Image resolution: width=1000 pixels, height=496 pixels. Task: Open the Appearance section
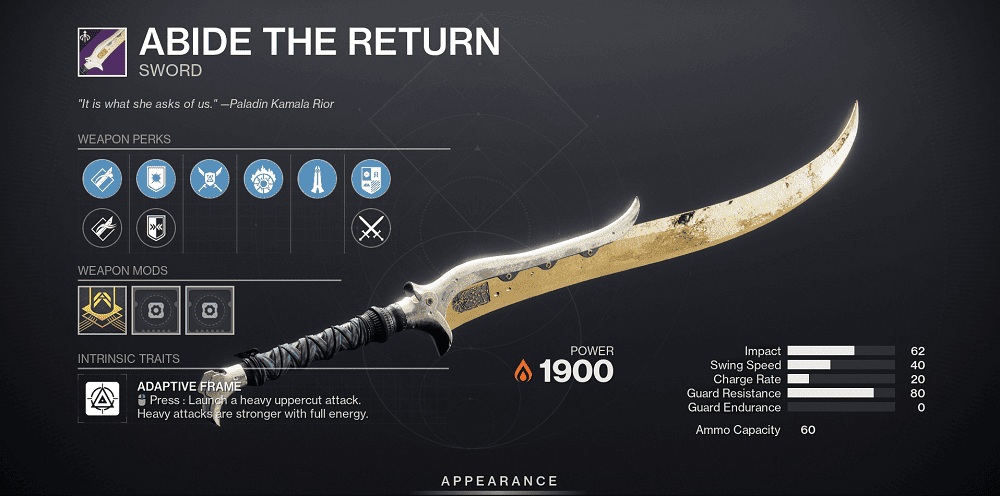coord(500,481)
